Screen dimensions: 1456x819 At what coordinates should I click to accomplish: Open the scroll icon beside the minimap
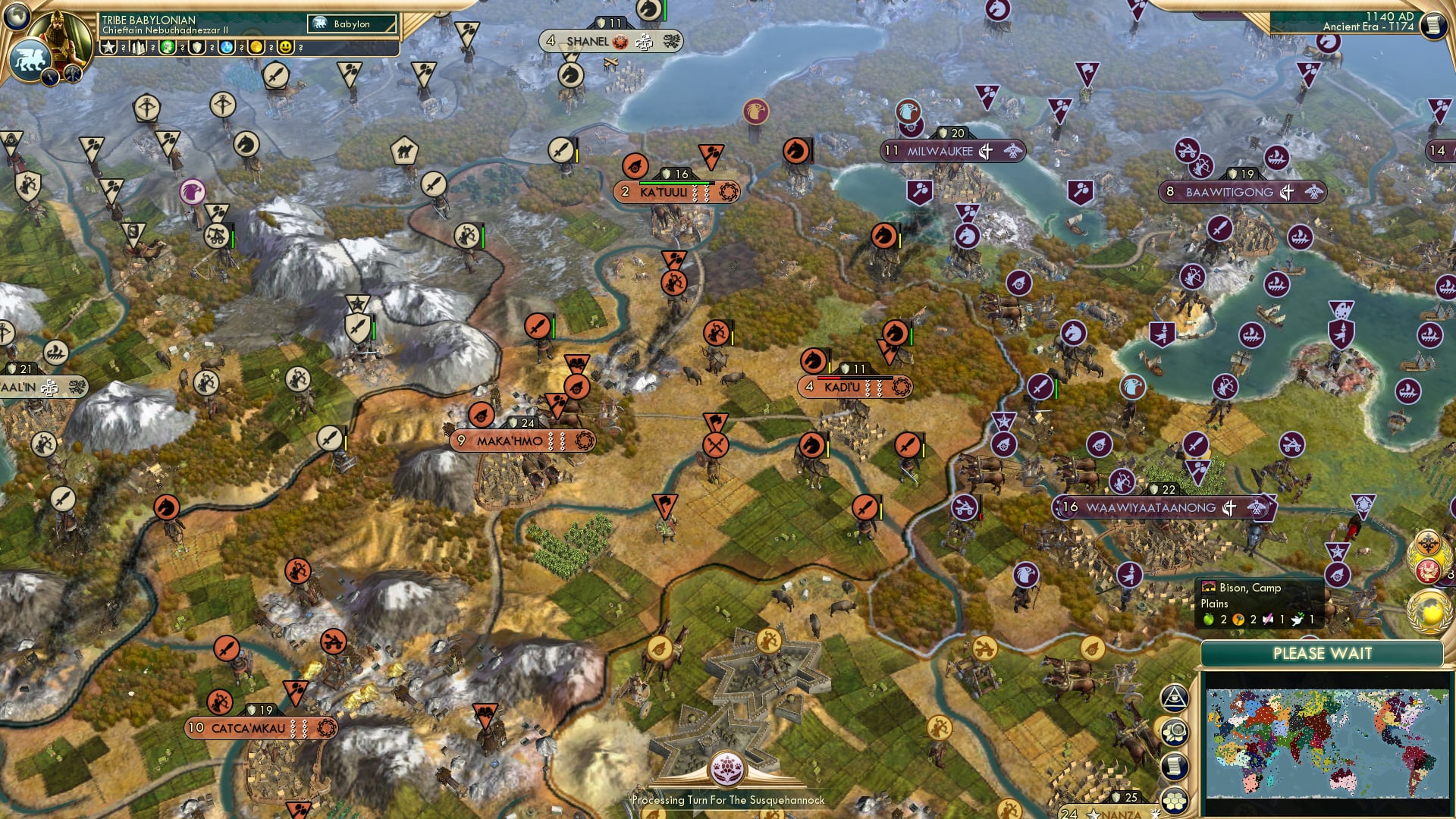pos(1174,766)
